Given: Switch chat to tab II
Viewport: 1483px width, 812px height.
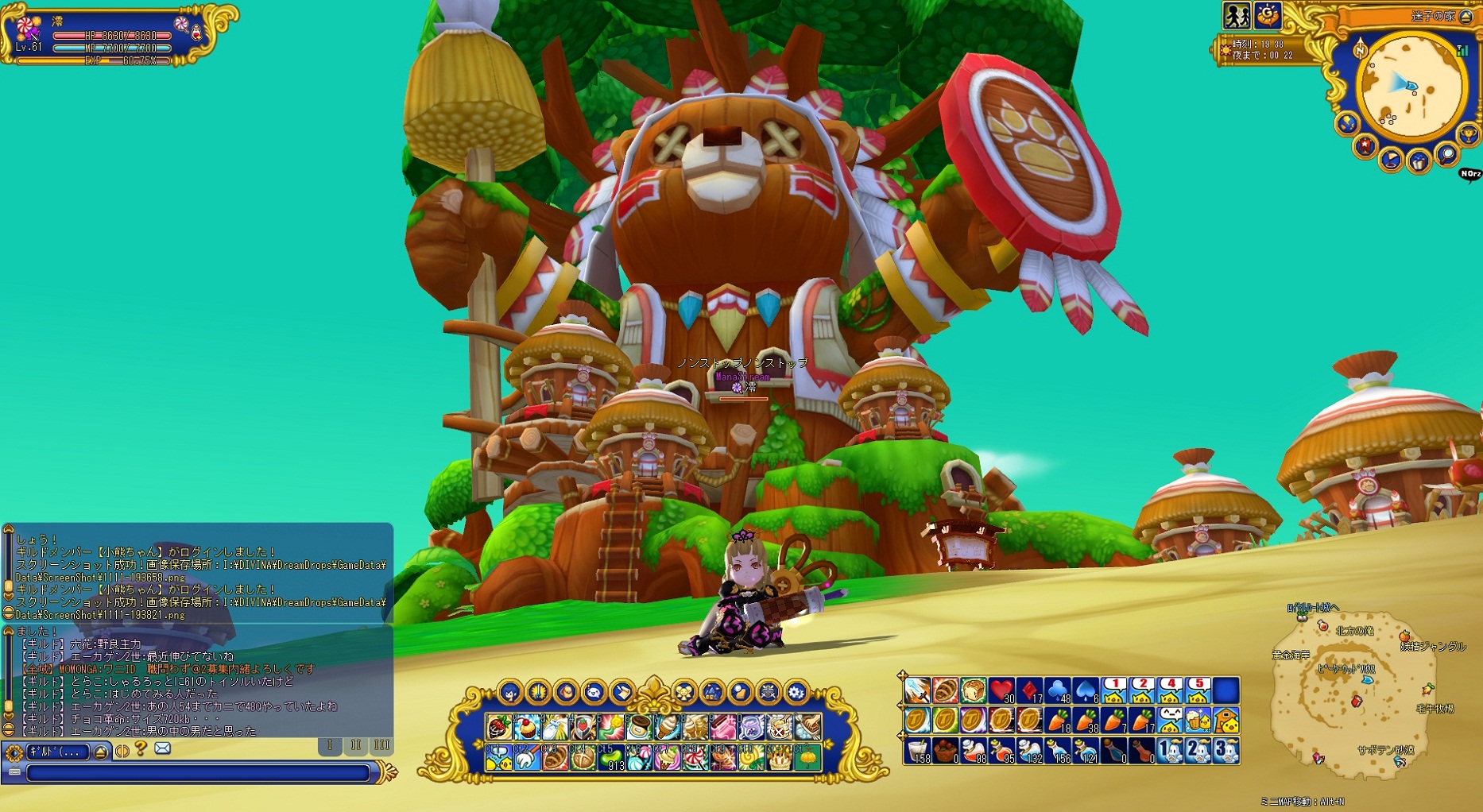Looking at the screenshot, I should coord(355,745).
